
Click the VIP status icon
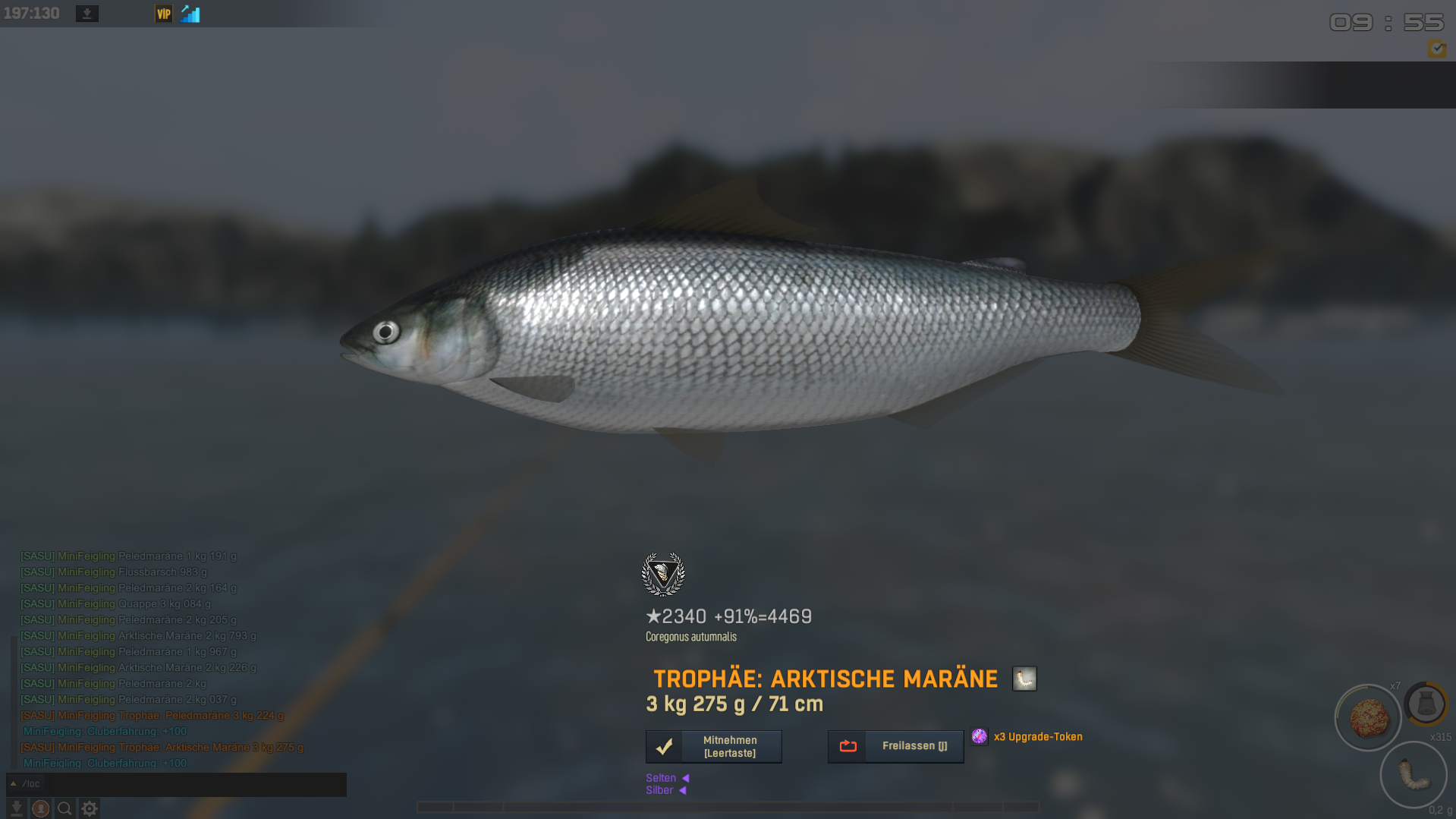pos(163,14)
